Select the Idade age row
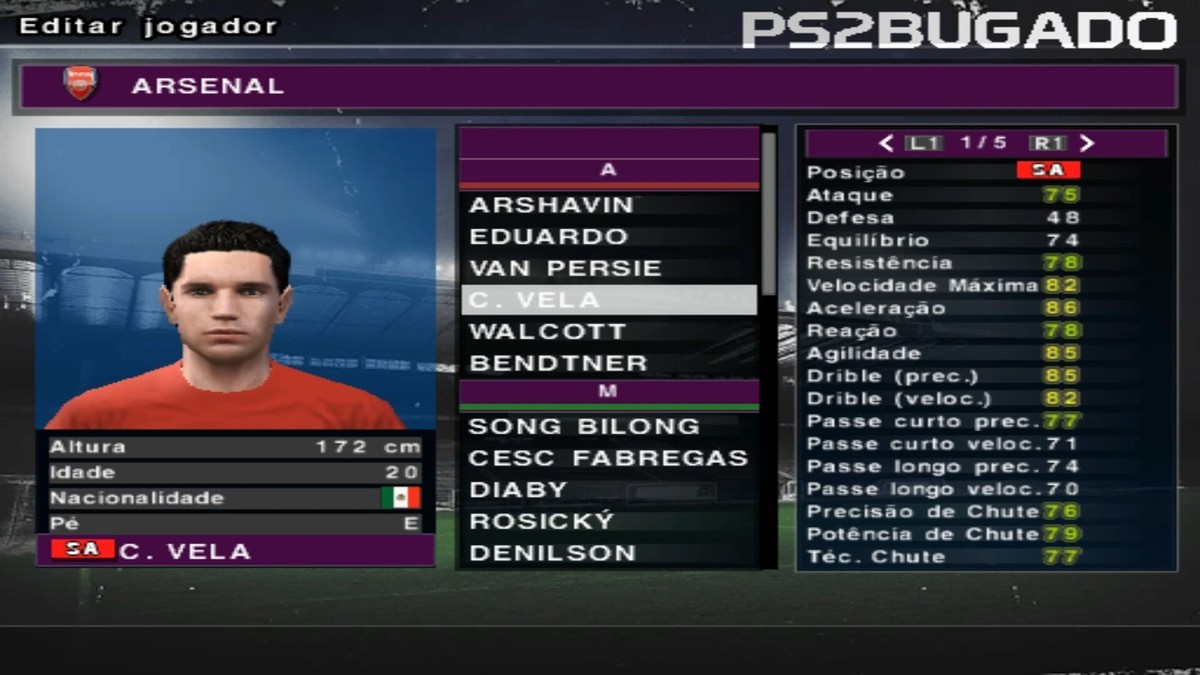Image resolution: width=1200 pixels, height=675 pixels. [x=235, y=472]
